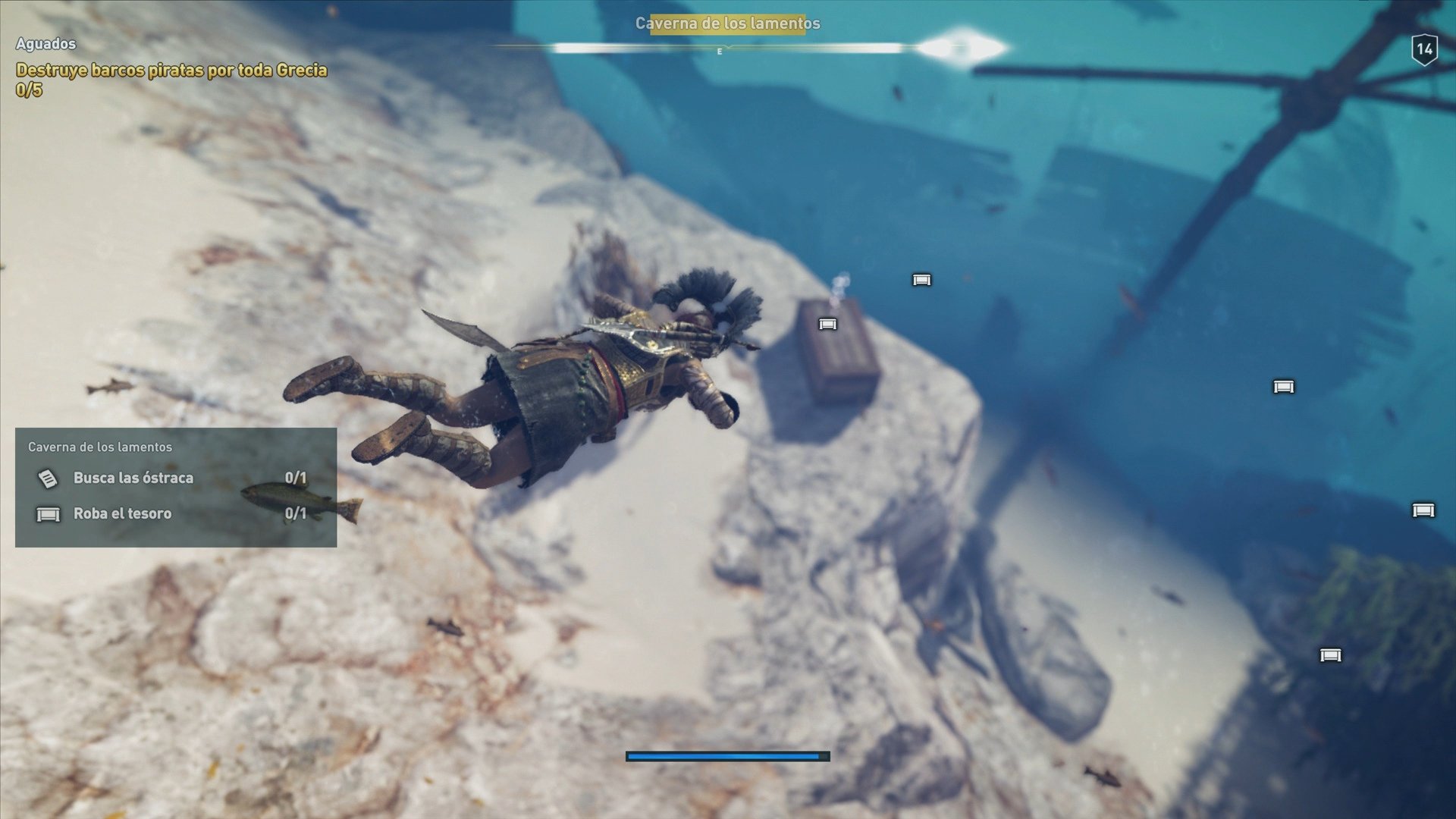Viewport: 1456px width, 819px height.
Task: Click the chest marker near the seaweed bottom right
Action: click(x=1331, y=654)
